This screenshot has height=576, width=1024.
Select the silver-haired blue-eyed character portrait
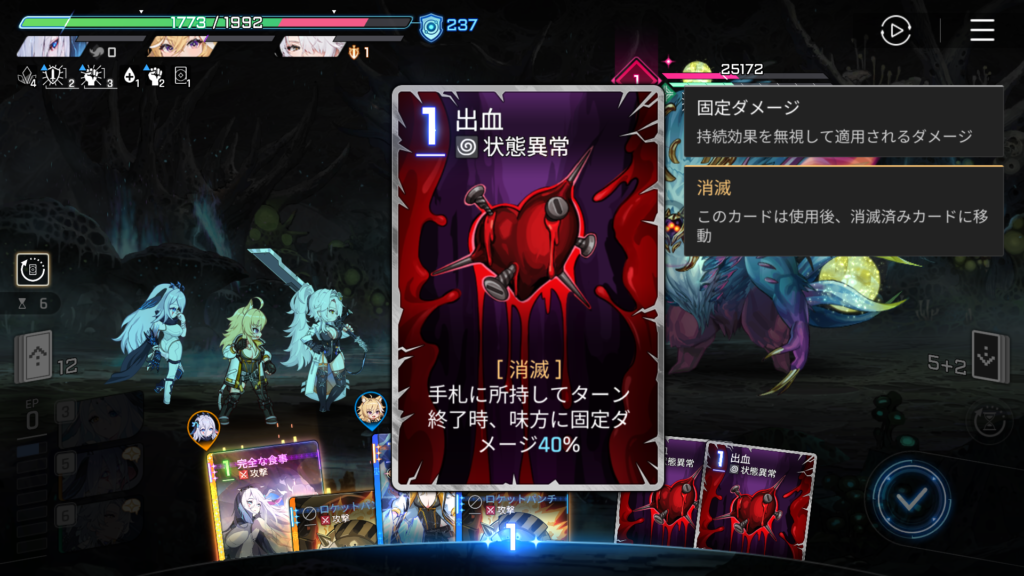pyautogui.click(x=48, y=46)
